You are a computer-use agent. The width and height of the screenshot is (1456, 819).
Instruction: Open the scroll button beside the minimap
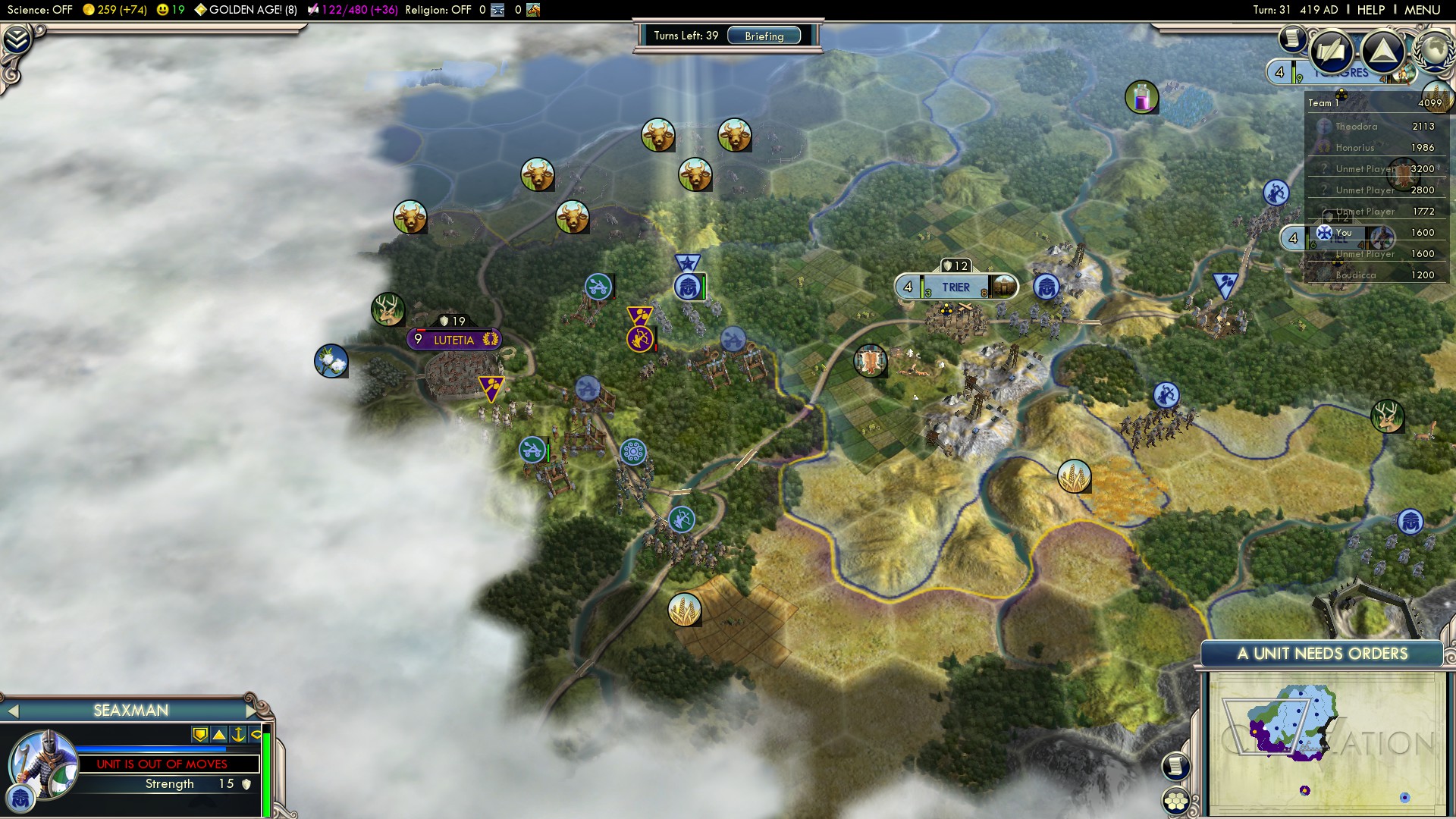tap(1175, 766)
